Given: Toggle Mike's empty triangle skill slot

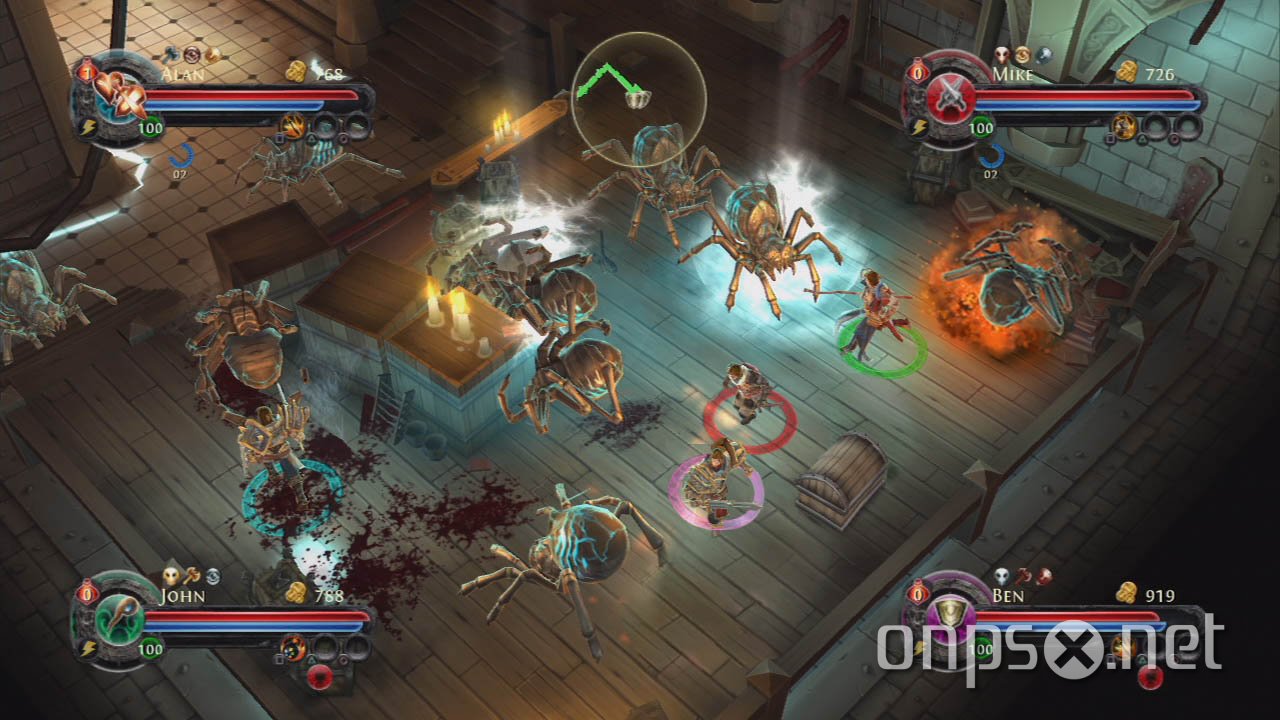Looking at the screenshot, I should tap(1156, 126).
